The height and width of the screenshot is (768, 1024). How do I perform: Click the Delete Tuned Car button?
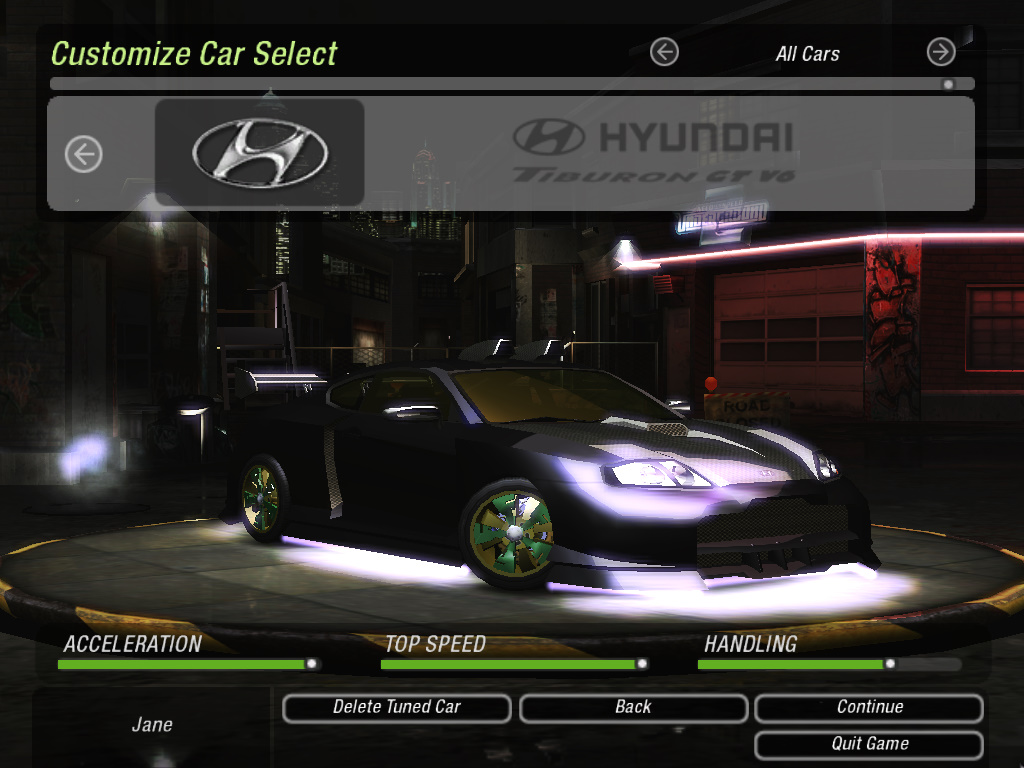[396, 708]
